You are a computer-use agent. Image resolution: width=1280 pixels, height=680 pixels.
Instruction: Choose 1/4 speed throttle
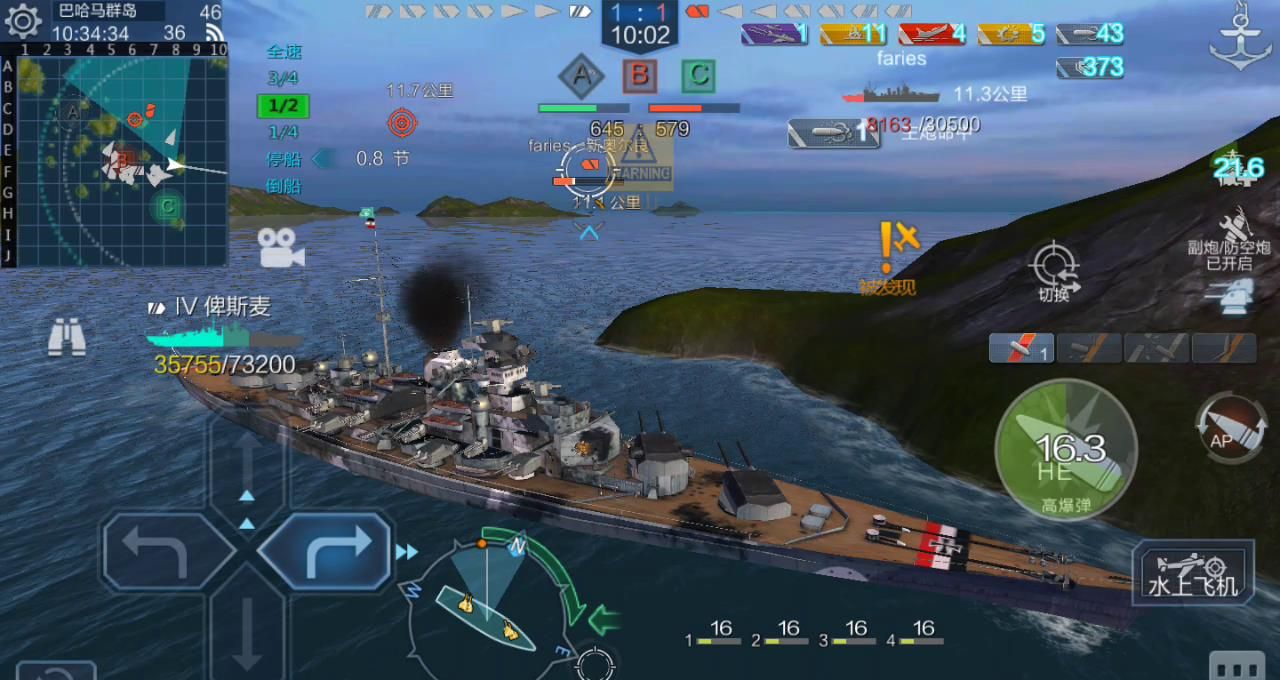(x=283, y=132)
